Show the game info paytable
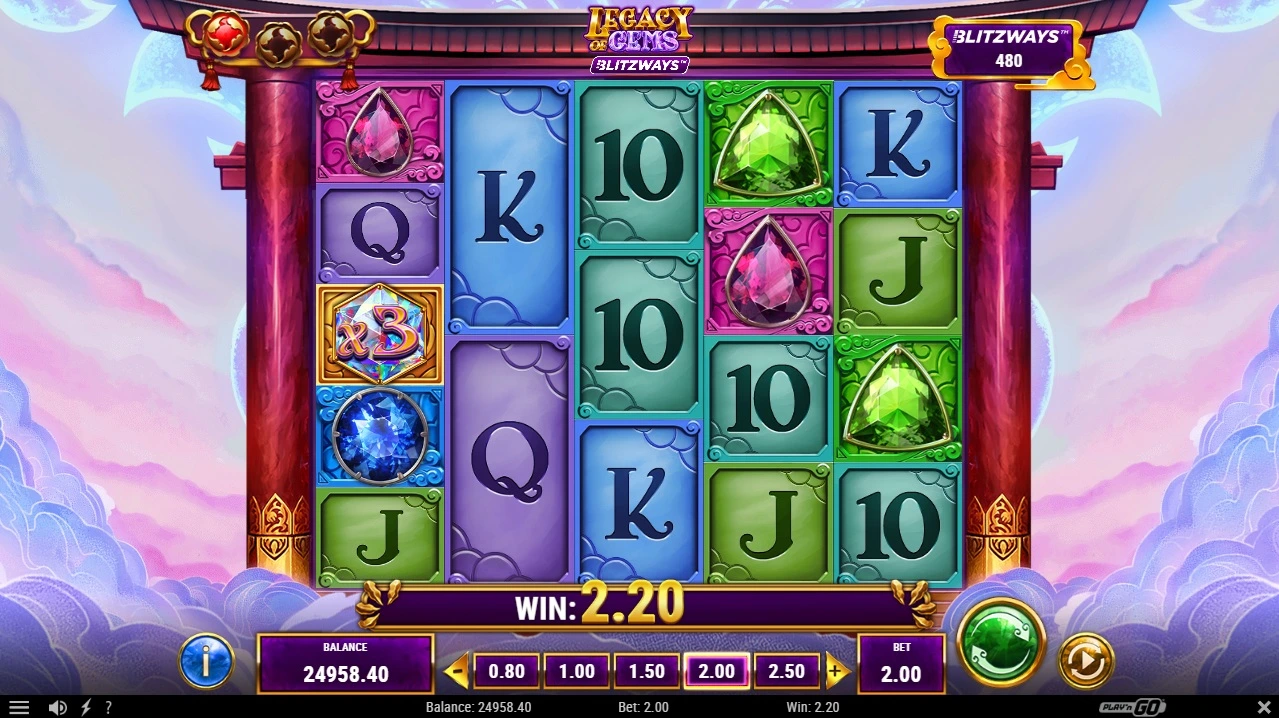1279x718 pixels. coord(206,660)
